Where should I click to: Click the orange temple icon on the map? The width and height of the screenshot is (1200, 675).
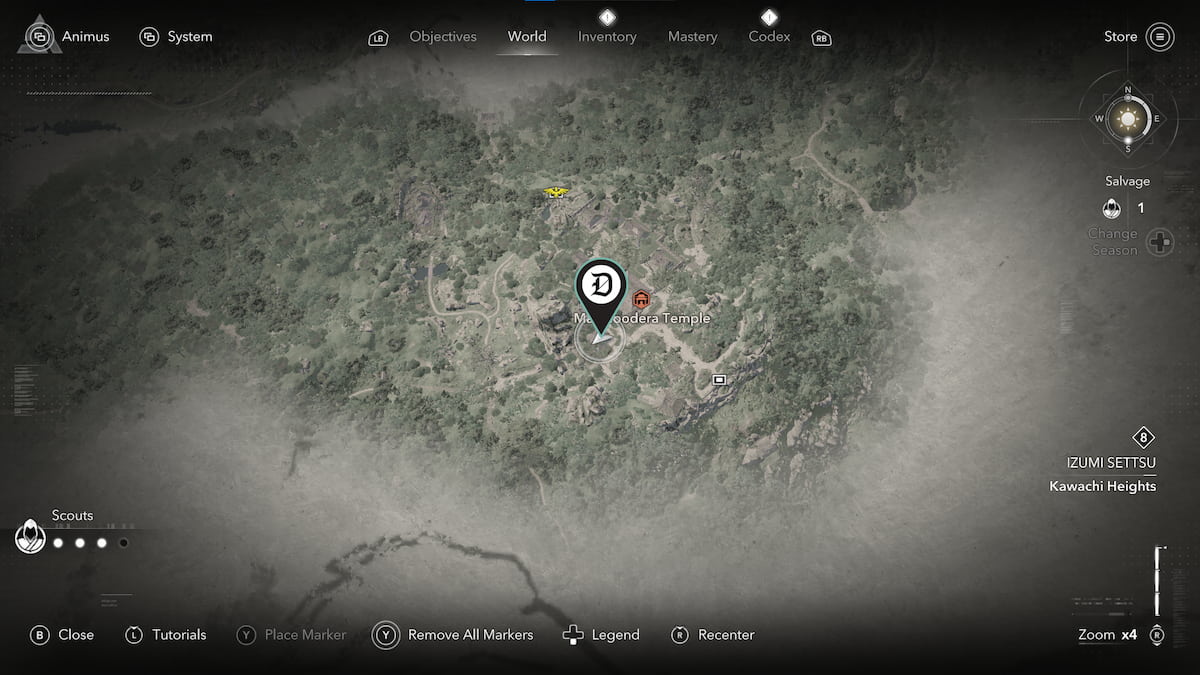(x=642, y=299)
